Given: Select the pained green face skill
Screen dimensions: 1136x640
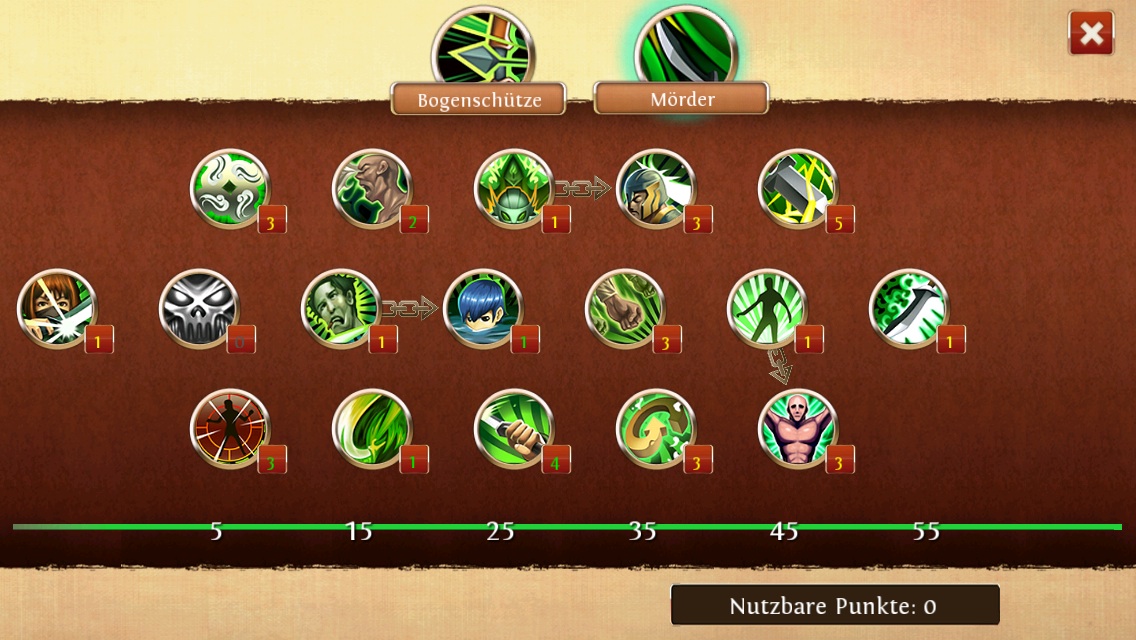Looking at the screenshot, I should [341, 308].
